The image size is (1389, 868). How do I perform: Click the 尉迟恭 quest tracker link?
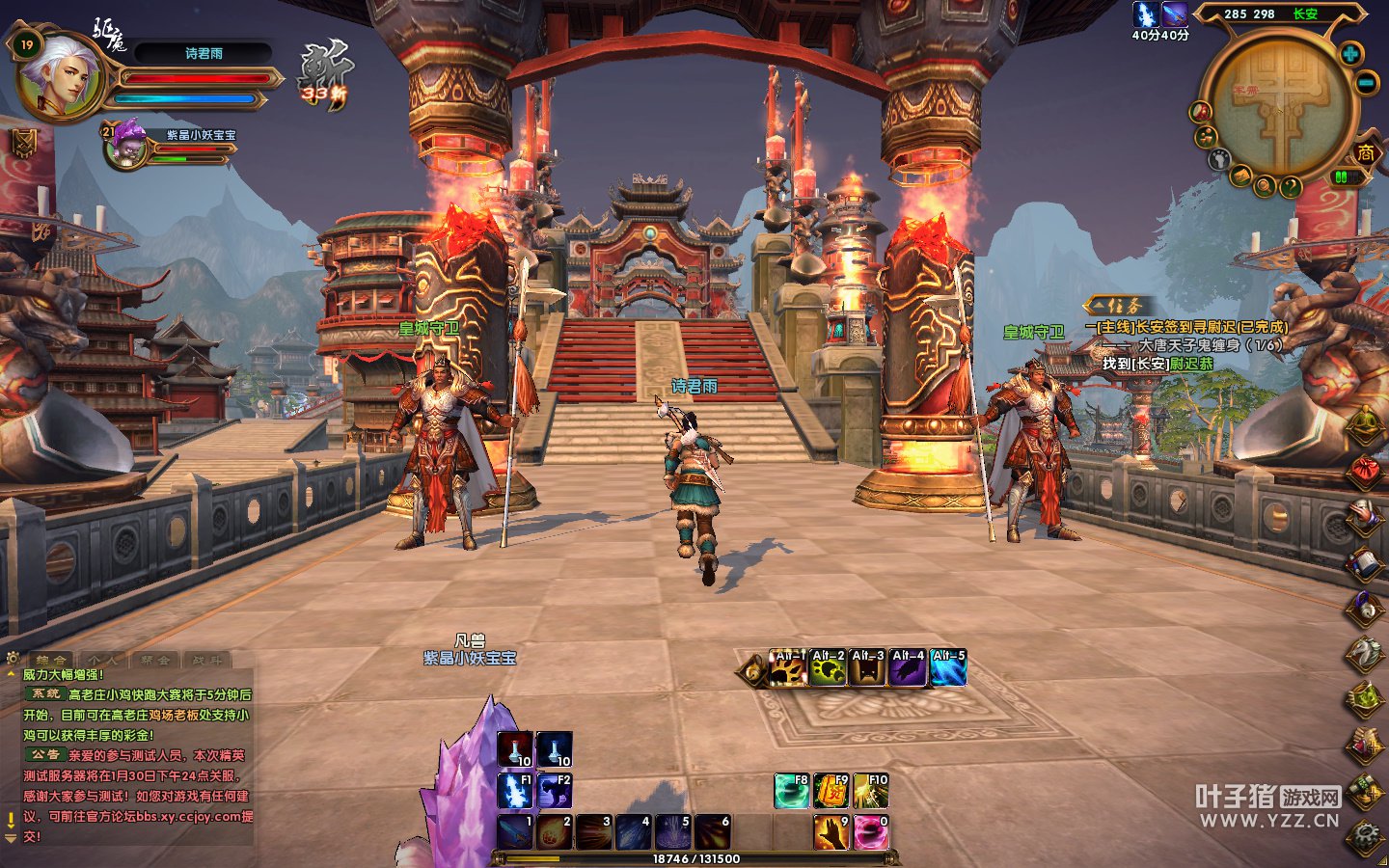coord(1191,364)
